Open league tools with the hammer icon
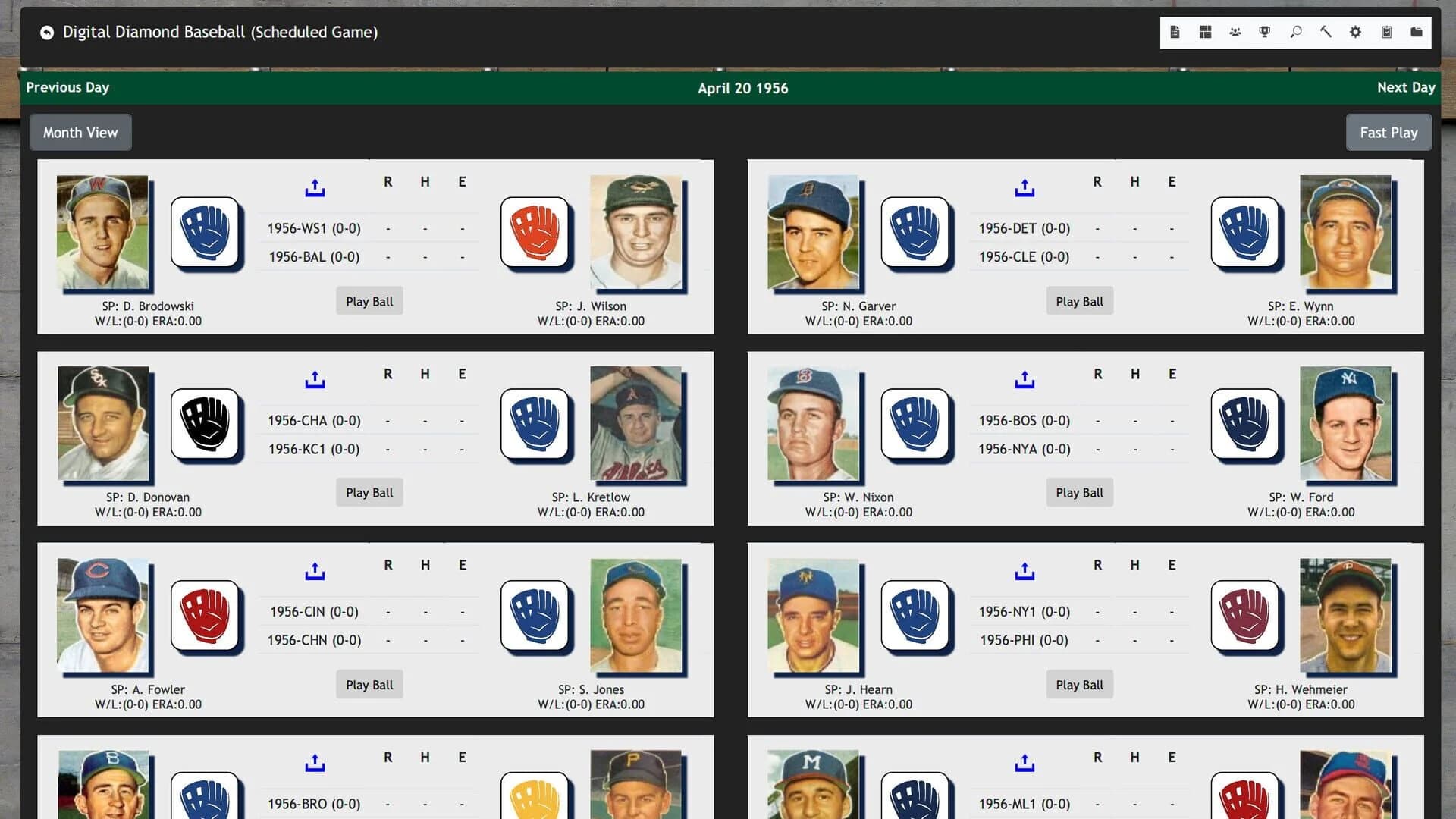The width and height of the screenshot is (1456, 819). point(1326,32)
